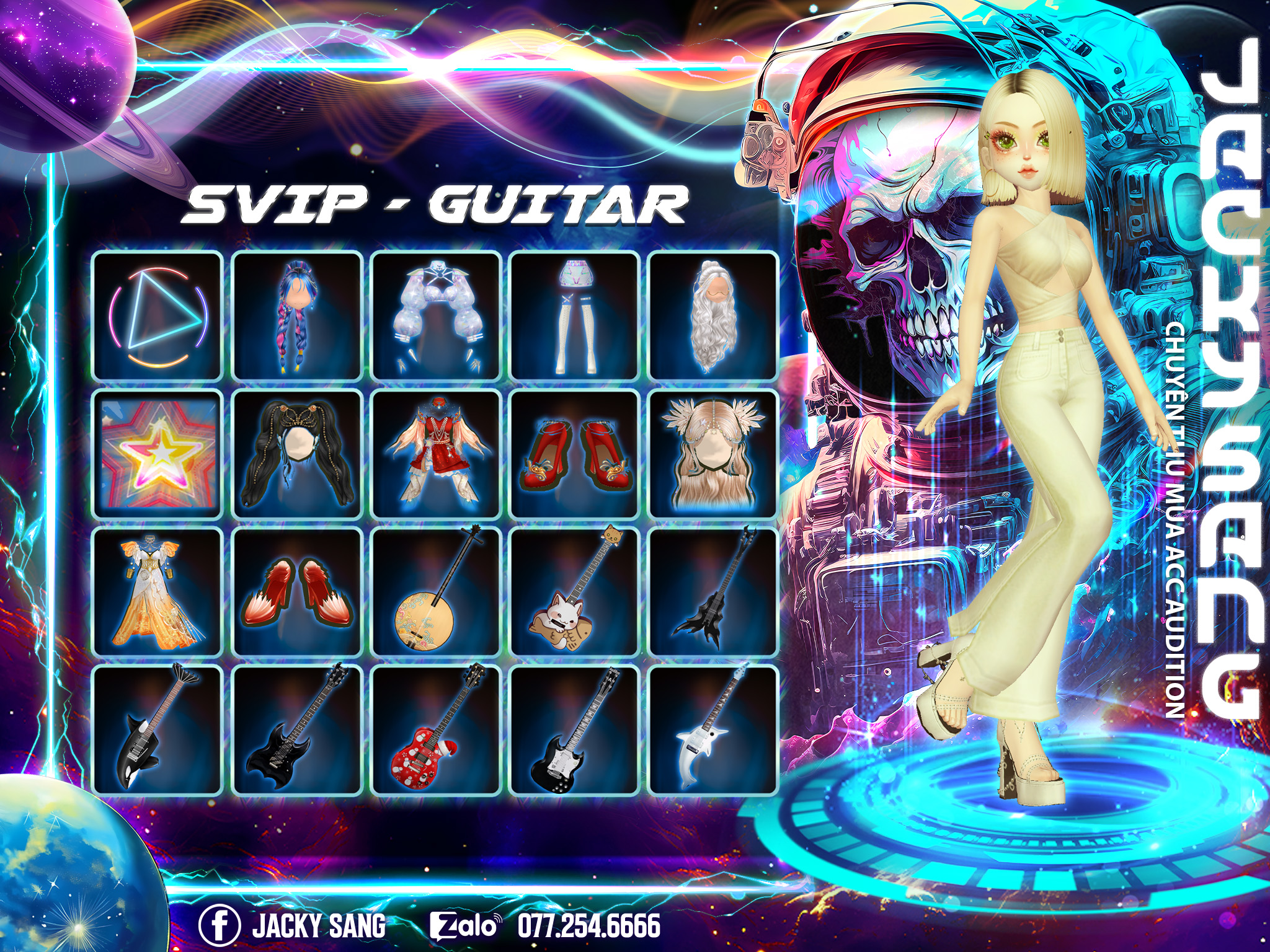Pick the white shark guitar slot
1270x952 pixels.
713,729
